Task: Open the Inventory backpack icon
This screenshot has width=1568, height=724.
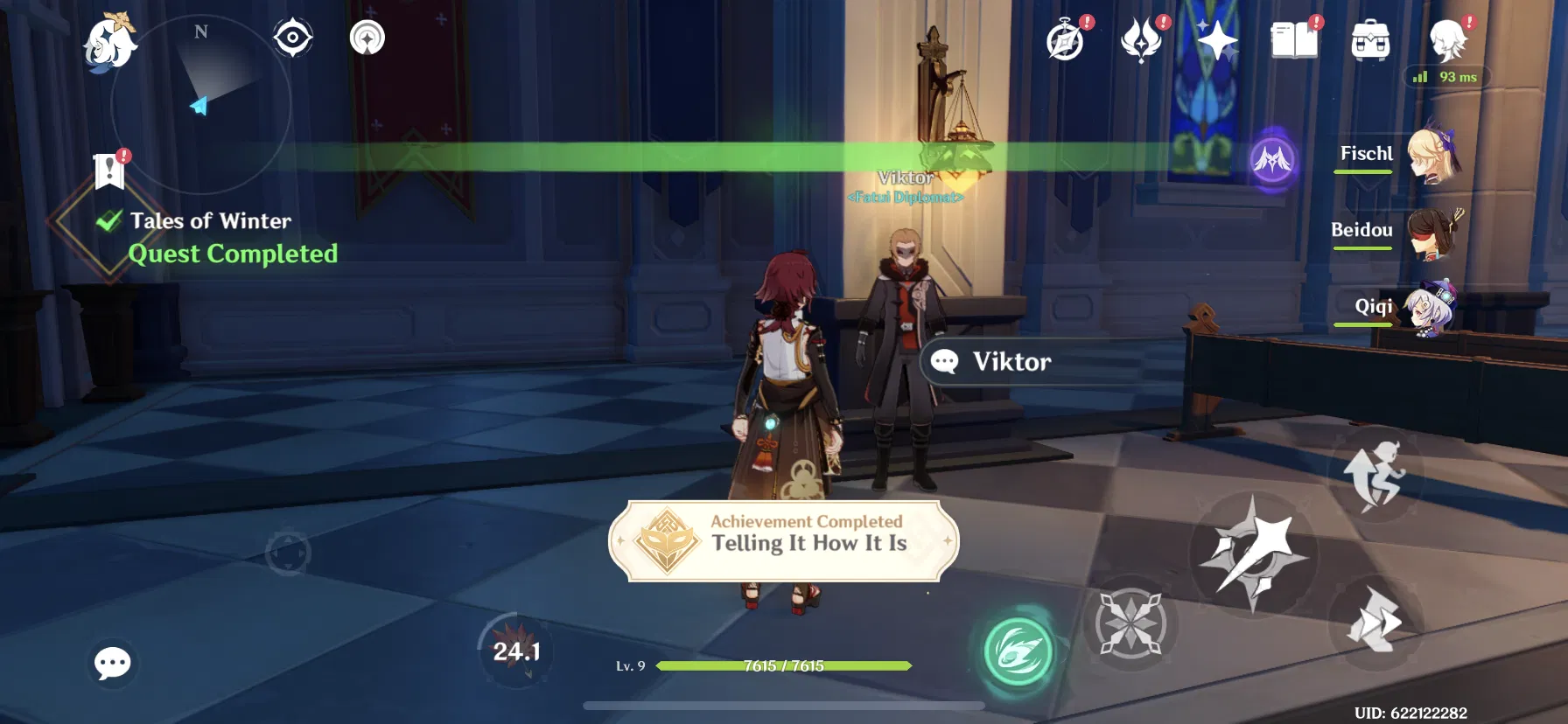Action: 1371,41
